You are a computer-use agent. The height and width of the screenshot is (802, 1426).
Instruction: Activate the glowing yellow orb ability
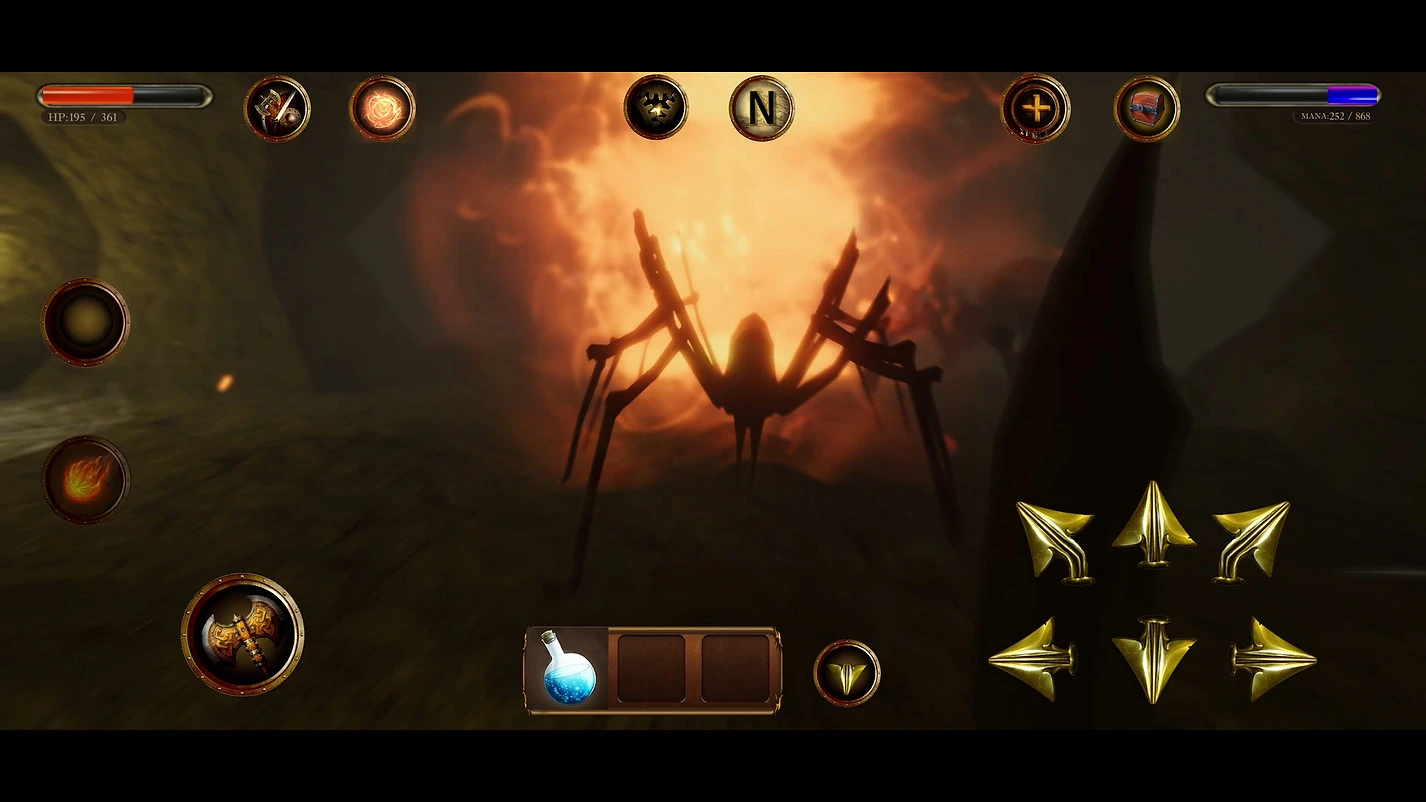click(x=85, y=322)
